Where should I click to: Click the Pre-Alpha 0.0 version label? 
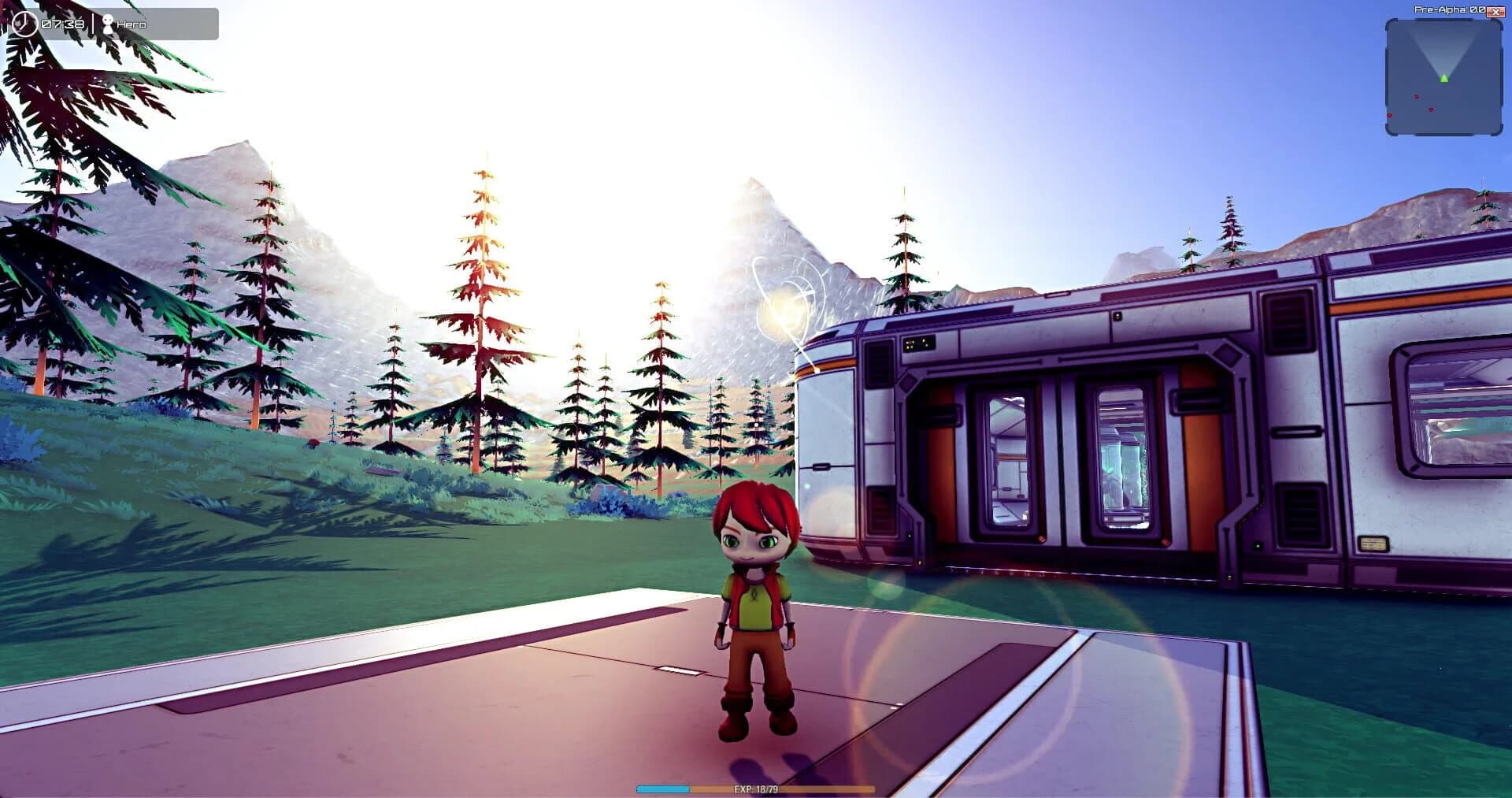click(x=1447, y=9)
